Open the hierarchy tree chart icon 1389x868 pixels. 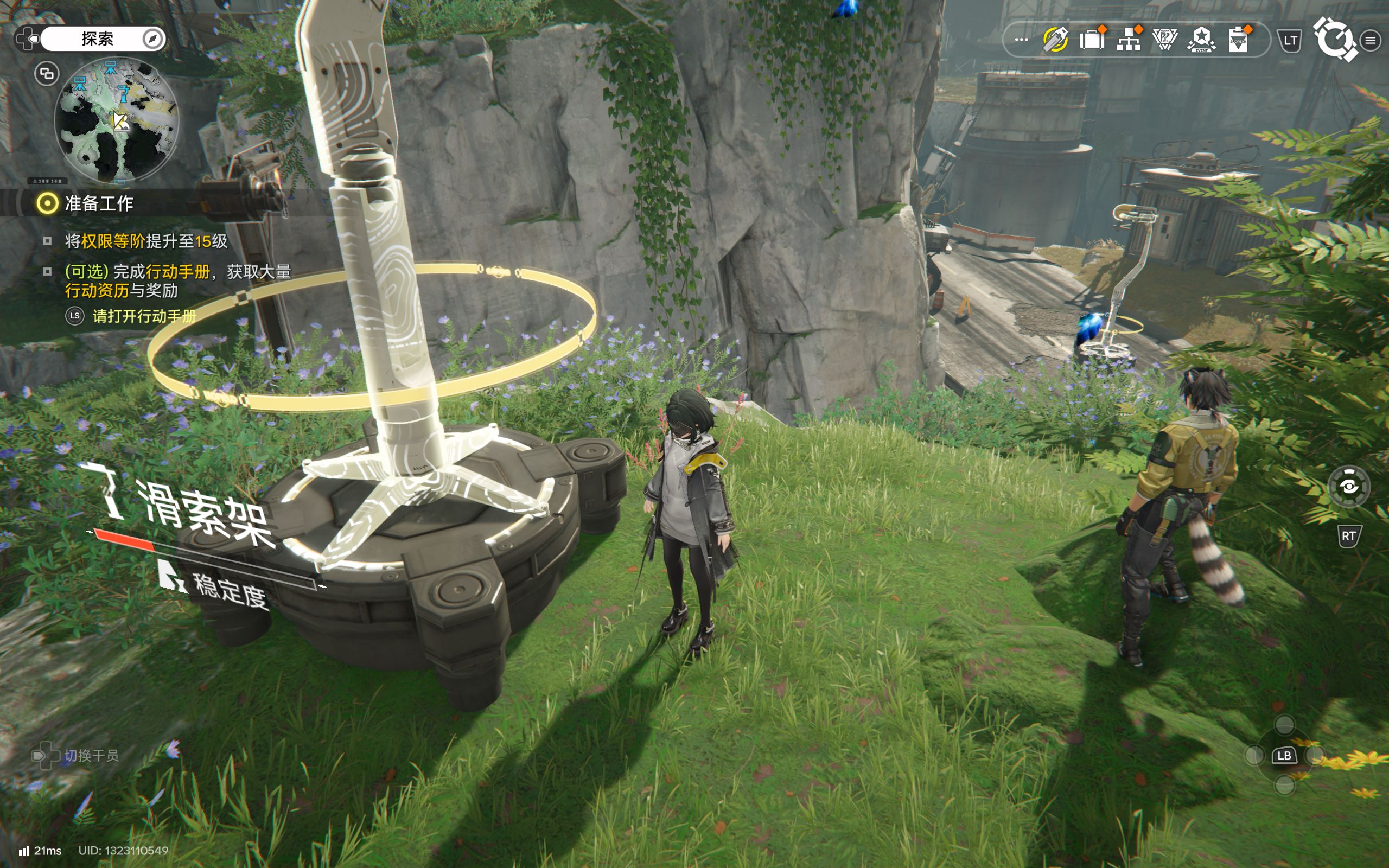pos(1129,40)
